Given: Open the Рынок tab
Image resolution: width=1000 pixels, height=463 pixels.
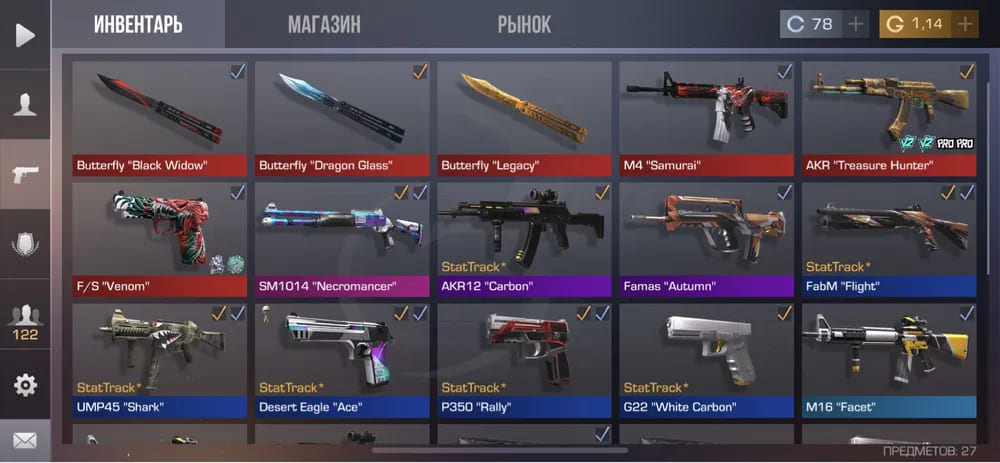Looking at the screenshot, I should pos(524,24).
